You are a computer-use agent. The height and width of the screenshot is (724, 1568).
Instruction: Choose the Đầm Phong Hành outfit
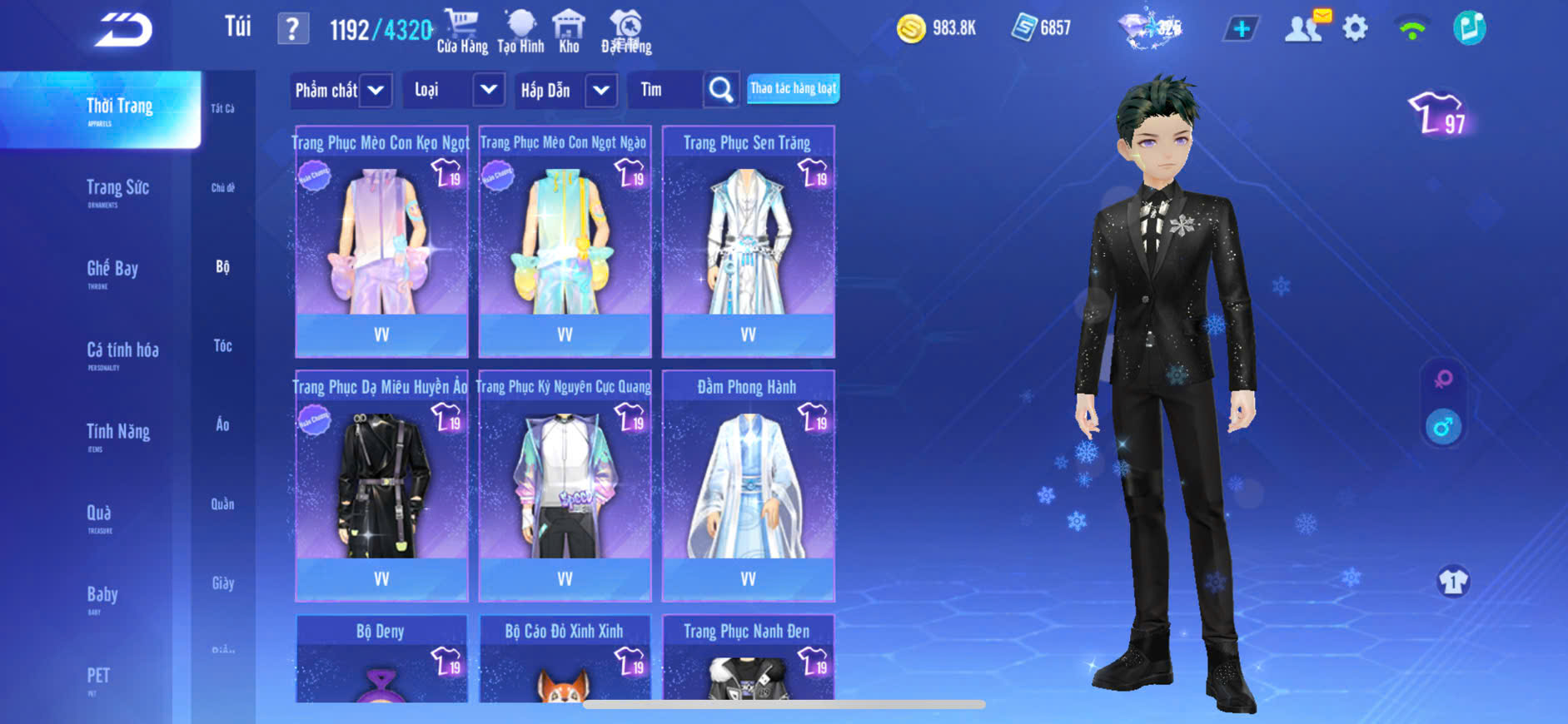click(748, 485)
